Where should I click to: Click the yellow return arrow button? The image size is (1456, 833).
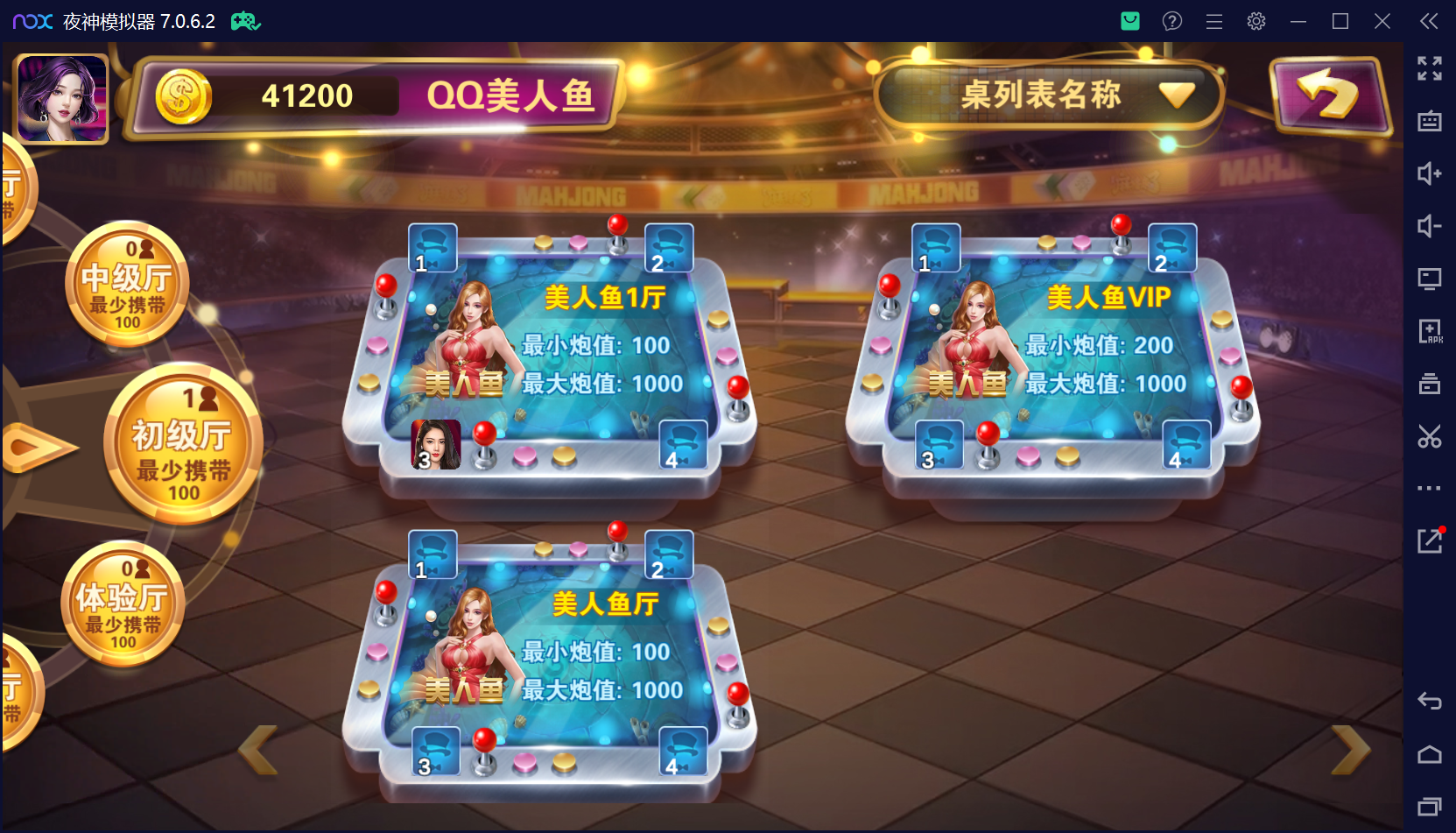[1329, 95]
